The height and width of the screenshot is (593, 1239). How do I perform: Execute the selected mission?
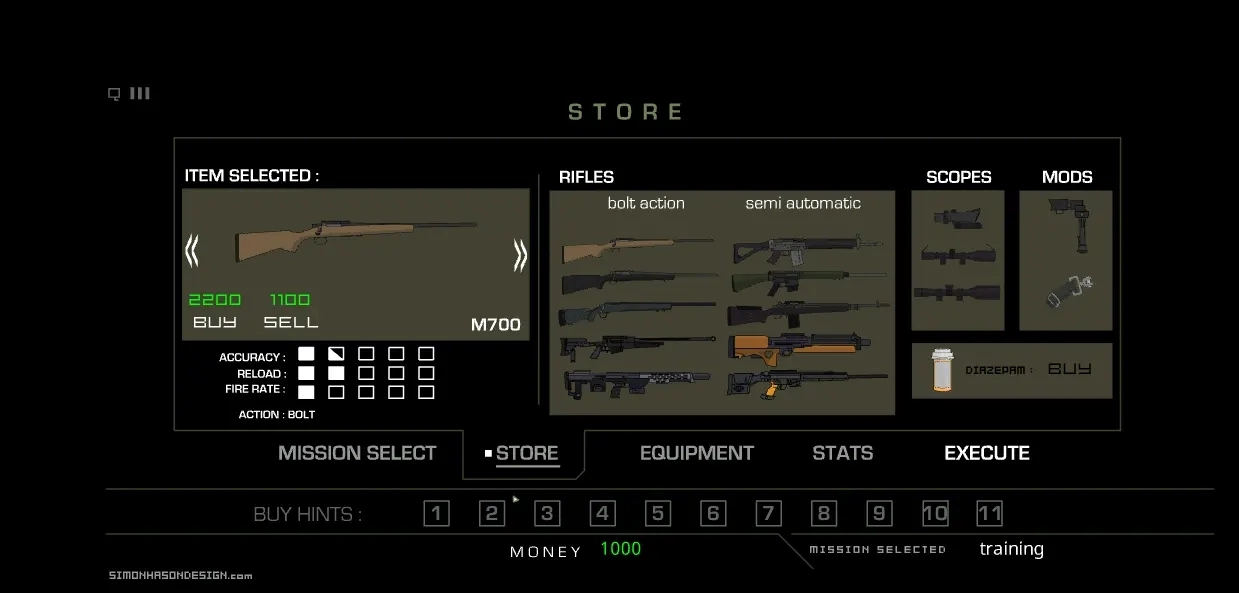[986, 453]
